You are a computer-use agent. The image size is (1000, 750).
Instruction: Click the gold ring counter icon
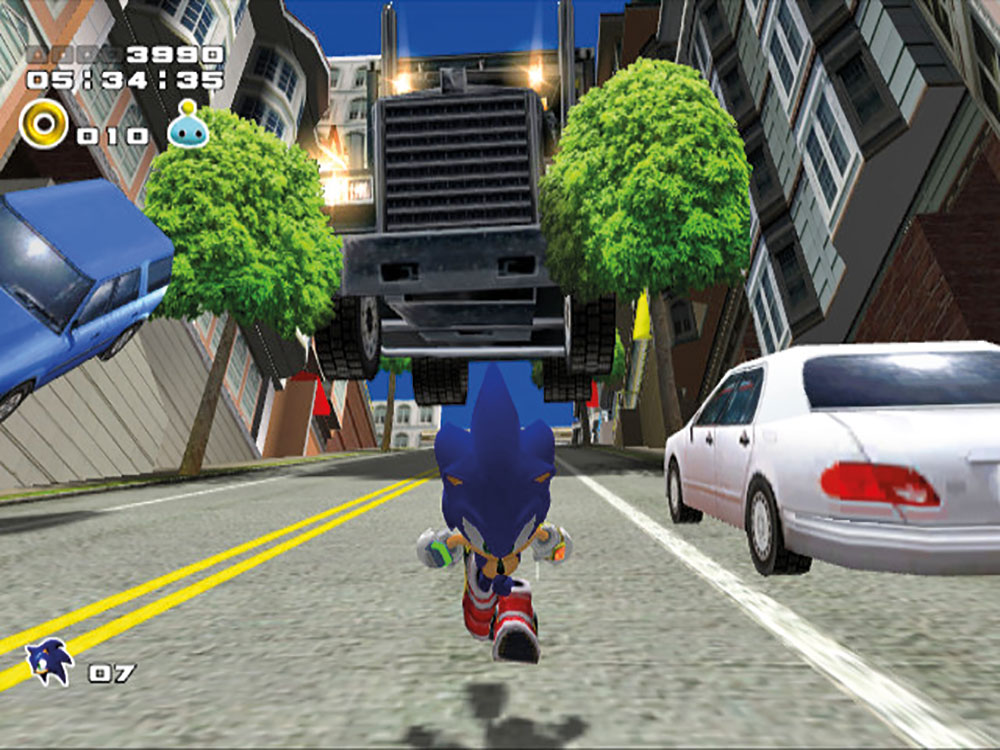[43, 124]
